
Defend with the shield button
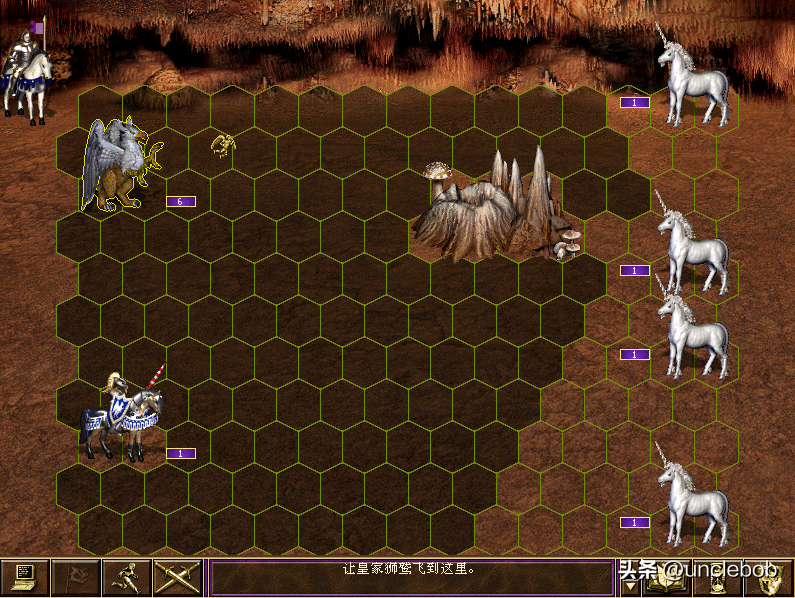pos(768,579)
